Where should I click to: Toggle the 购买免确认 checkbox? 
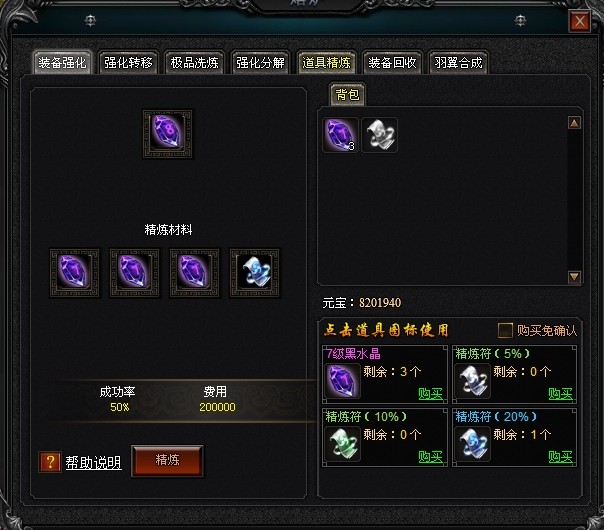click(506, 330)
